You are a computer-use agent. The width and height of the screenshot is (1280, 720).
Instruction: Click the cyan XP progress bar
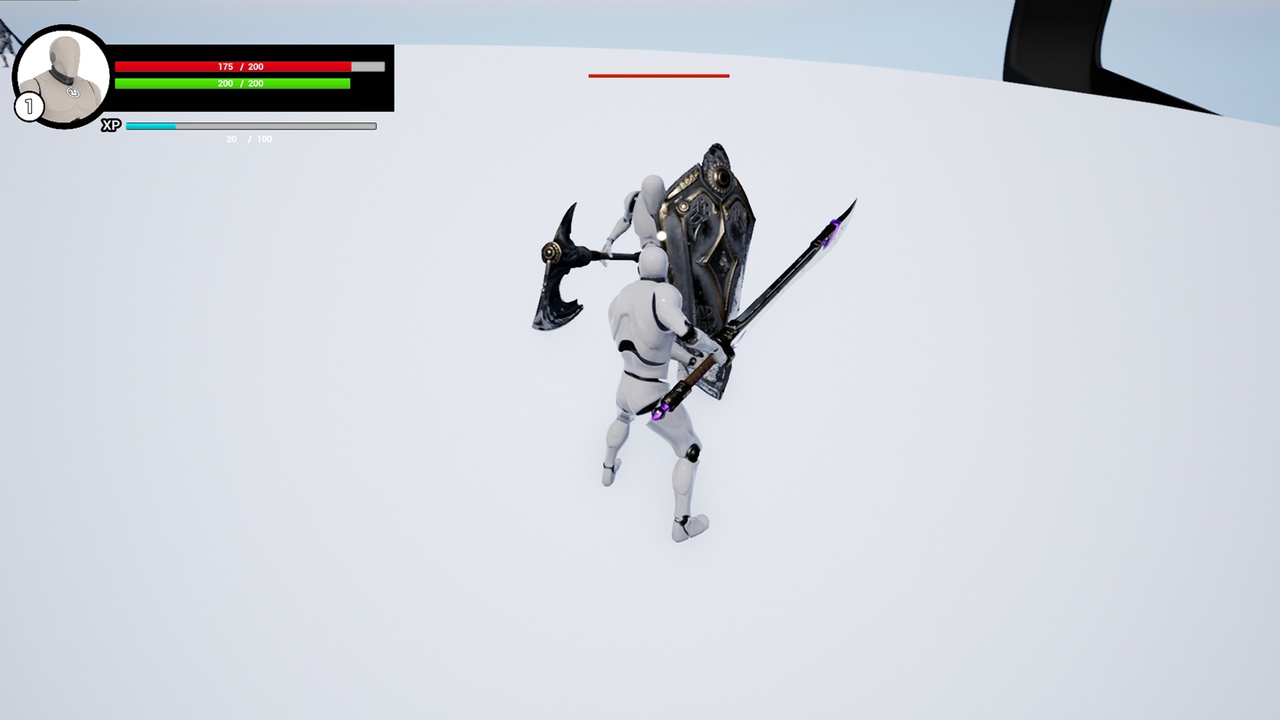pos(150,126)
